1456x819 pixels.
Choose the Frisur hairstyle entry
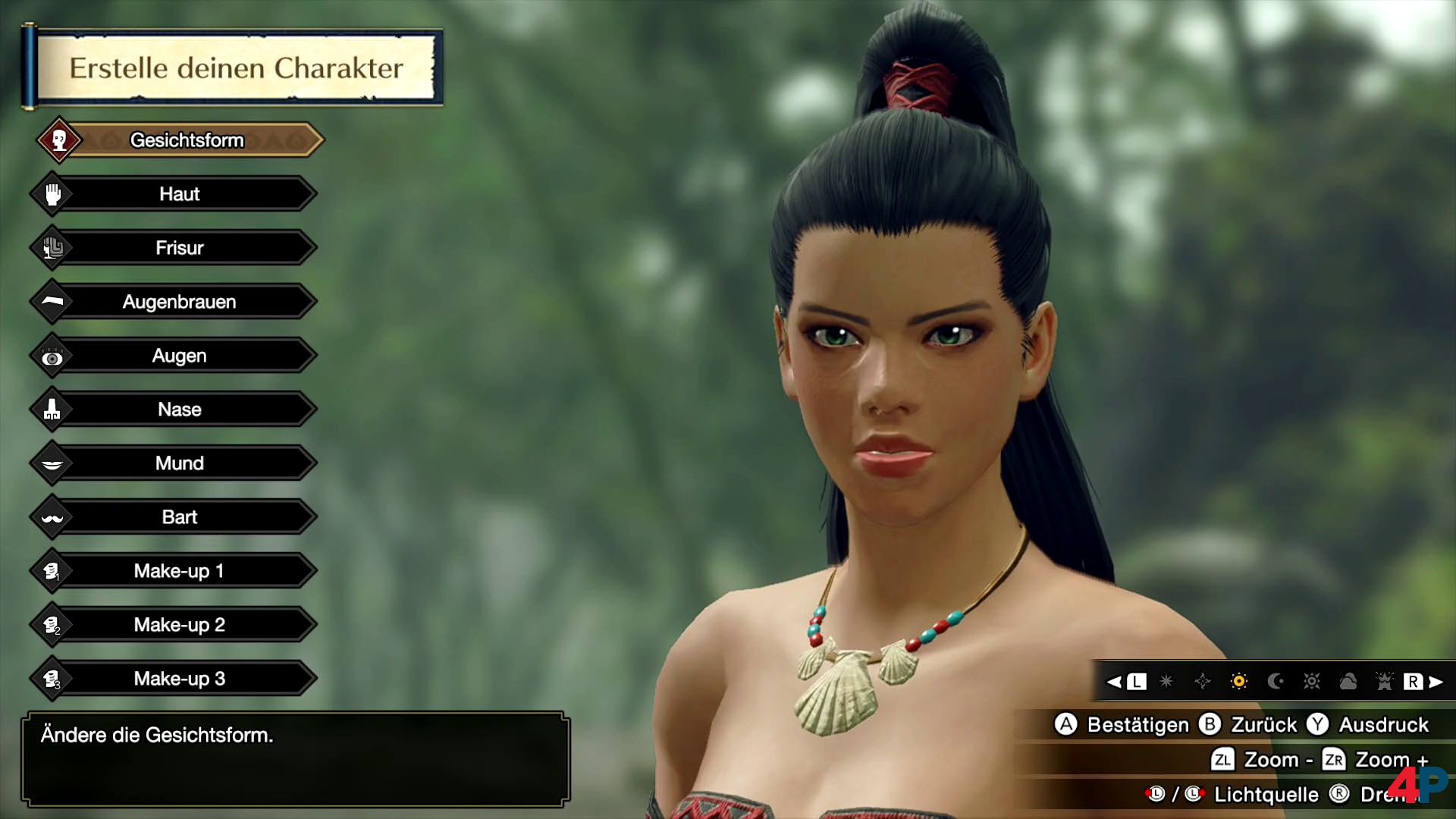click(x=179, y=248)
